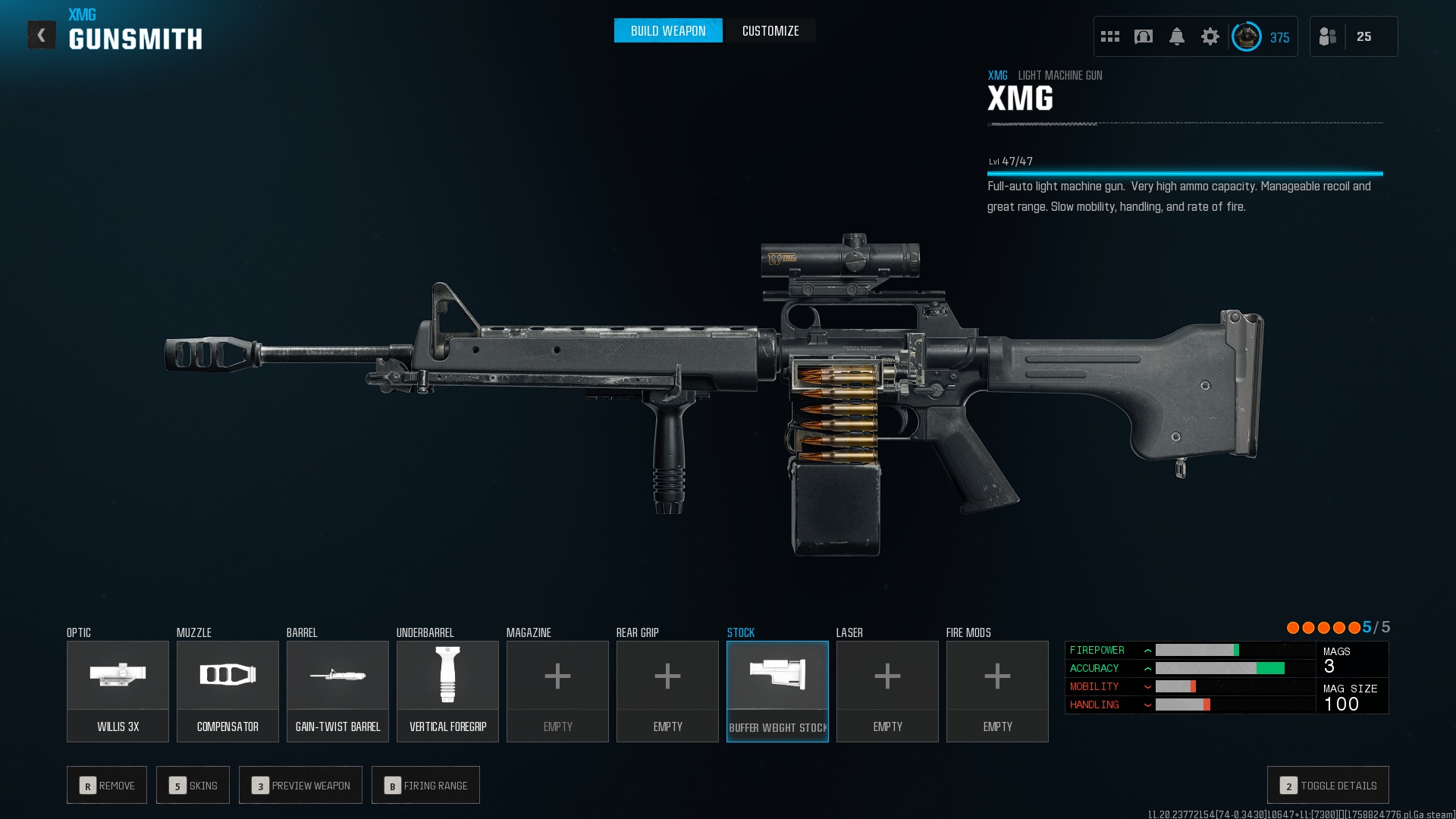1456x819 pixels.
Task: Select the Compensator muzzle slot
Action: [x=227, y=691]
